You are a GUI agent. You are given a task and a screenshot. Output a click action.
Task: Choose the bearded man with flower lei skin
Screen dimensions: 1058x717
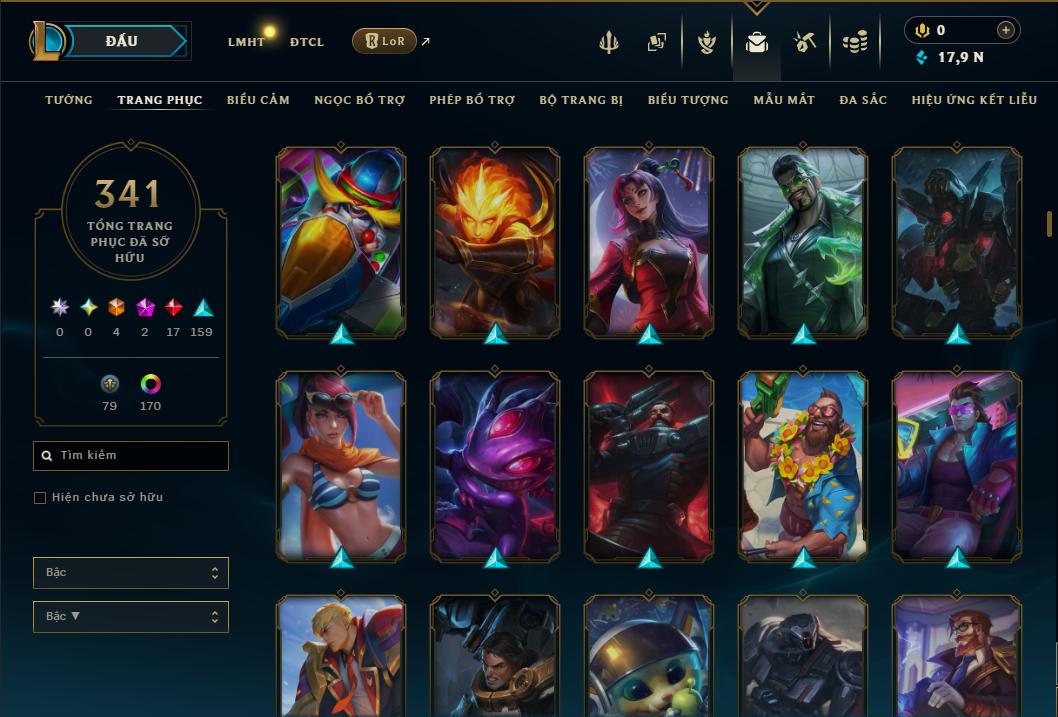point(803,465)
